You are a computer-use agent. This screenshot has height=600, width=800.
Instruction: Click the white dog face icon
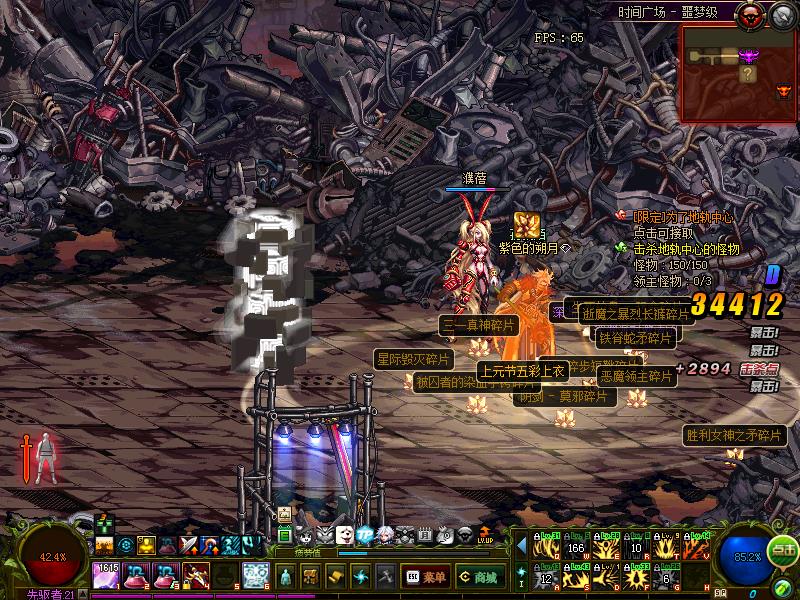tap(345, 535)
